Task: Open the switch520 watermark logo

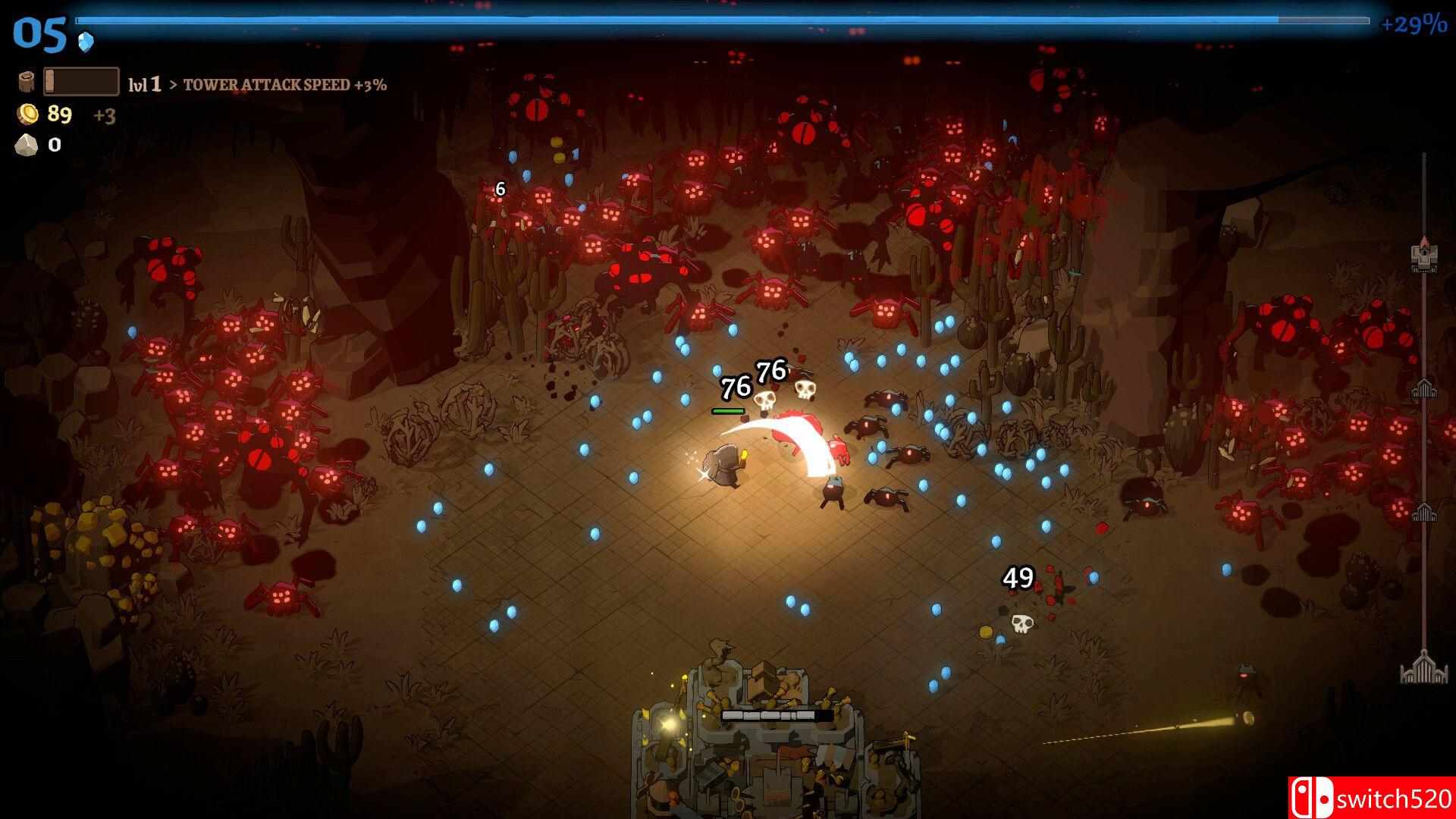Action: [x=1371, y=798]
